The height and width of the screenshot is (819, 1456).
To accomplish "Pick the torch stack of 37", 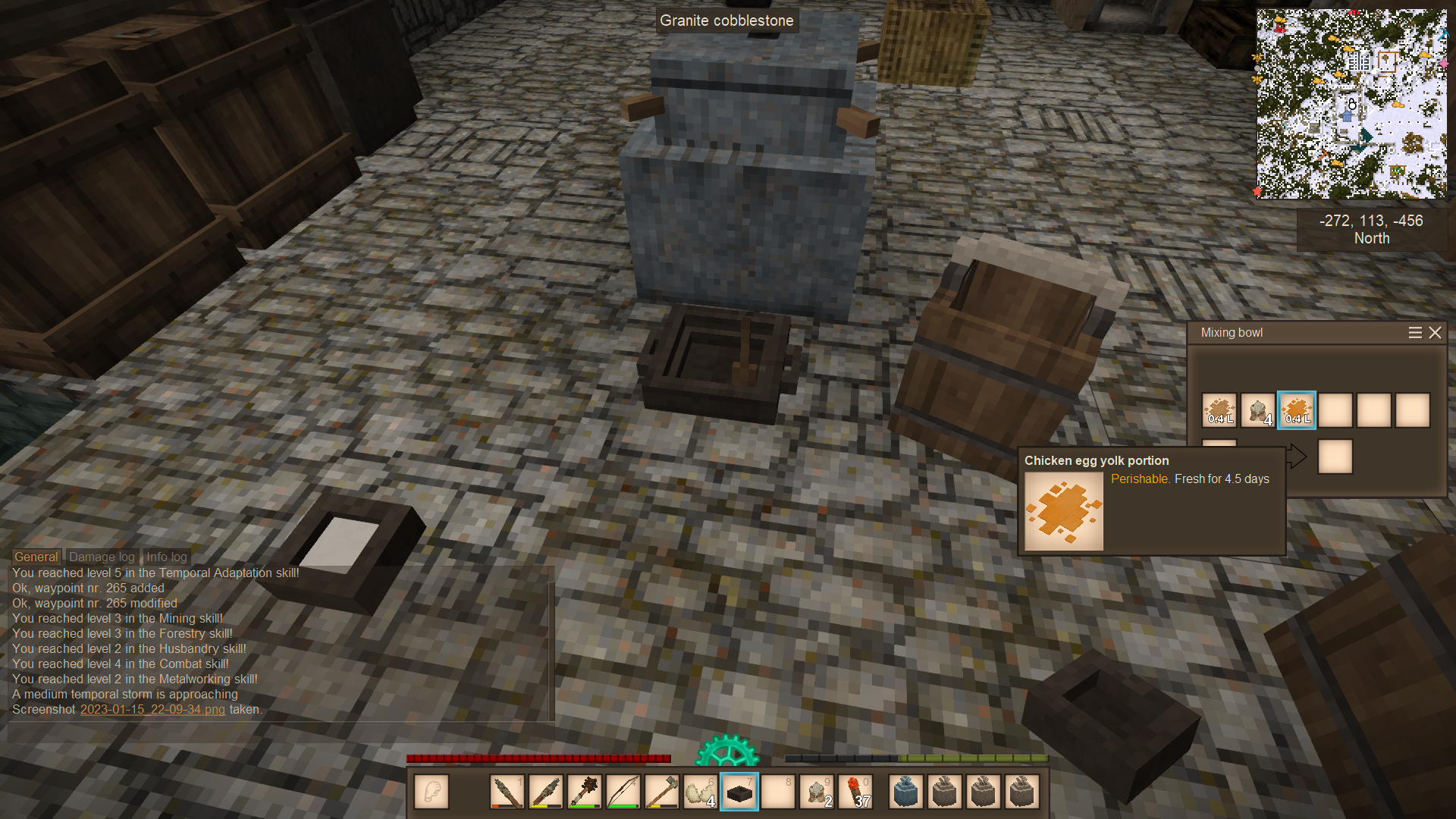I will (x=855, y=792).
